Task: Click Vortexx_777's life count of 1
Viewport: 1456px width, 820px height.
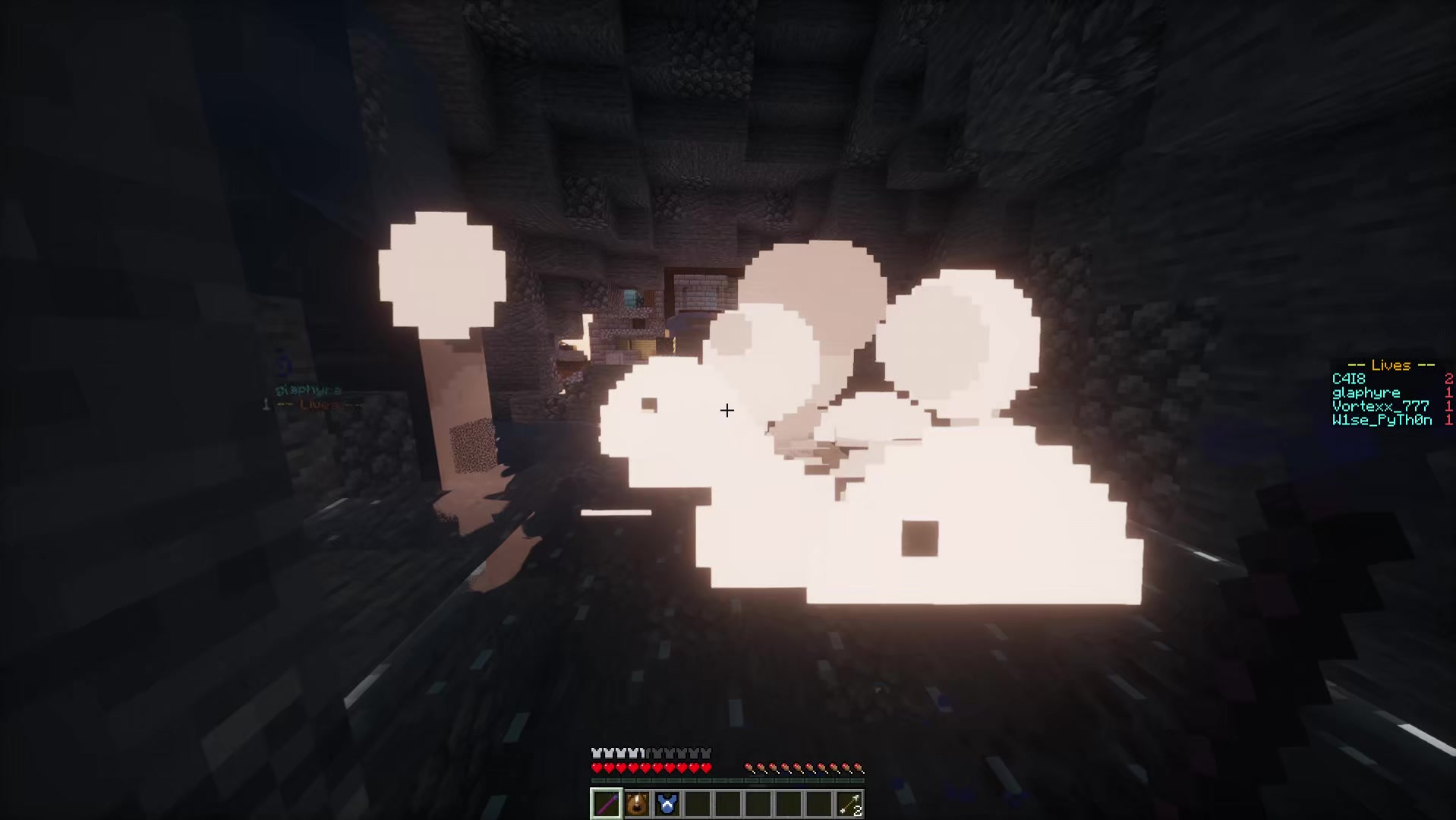Action: tap(1449, 407)
